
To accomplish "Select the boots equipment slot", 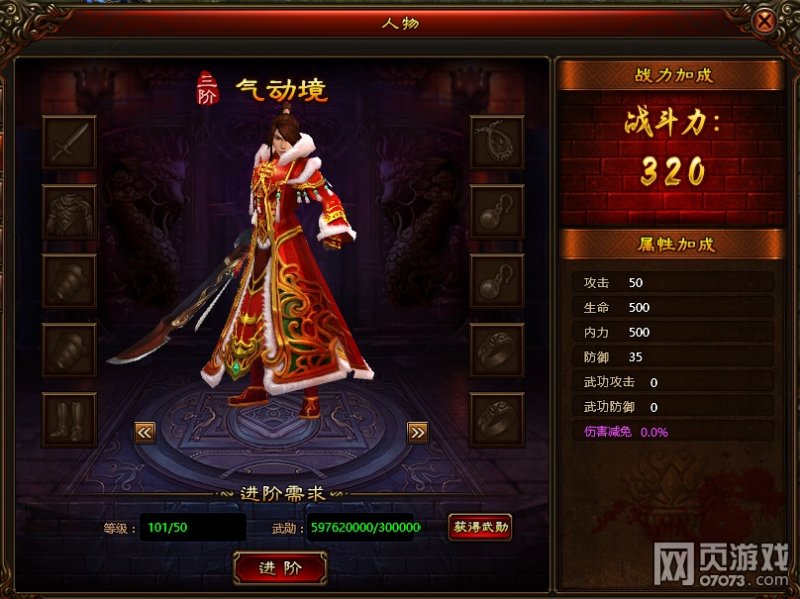I will click(70, 419).
